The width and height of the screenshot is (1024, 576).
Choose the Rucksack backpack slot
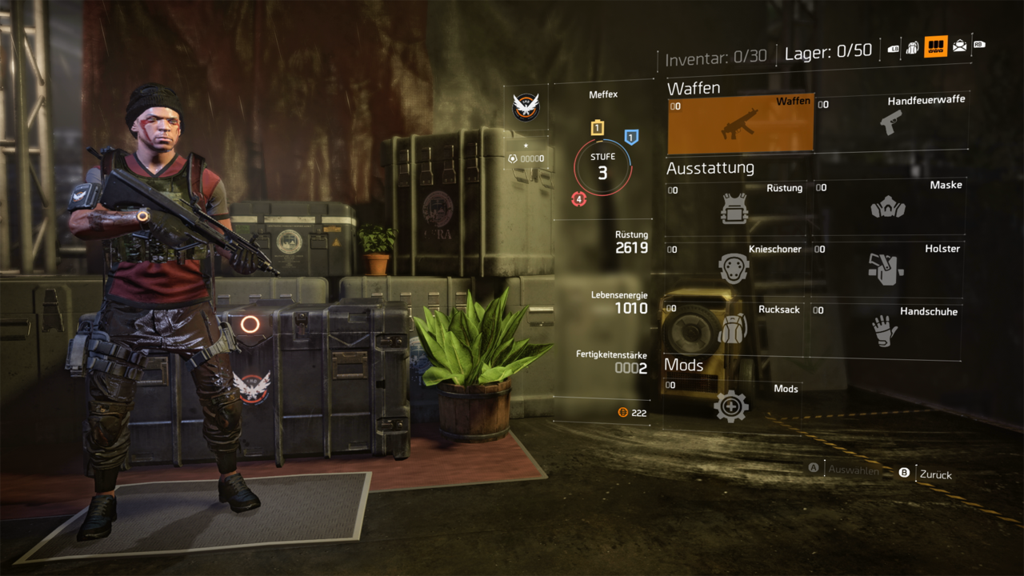point(735,328)
